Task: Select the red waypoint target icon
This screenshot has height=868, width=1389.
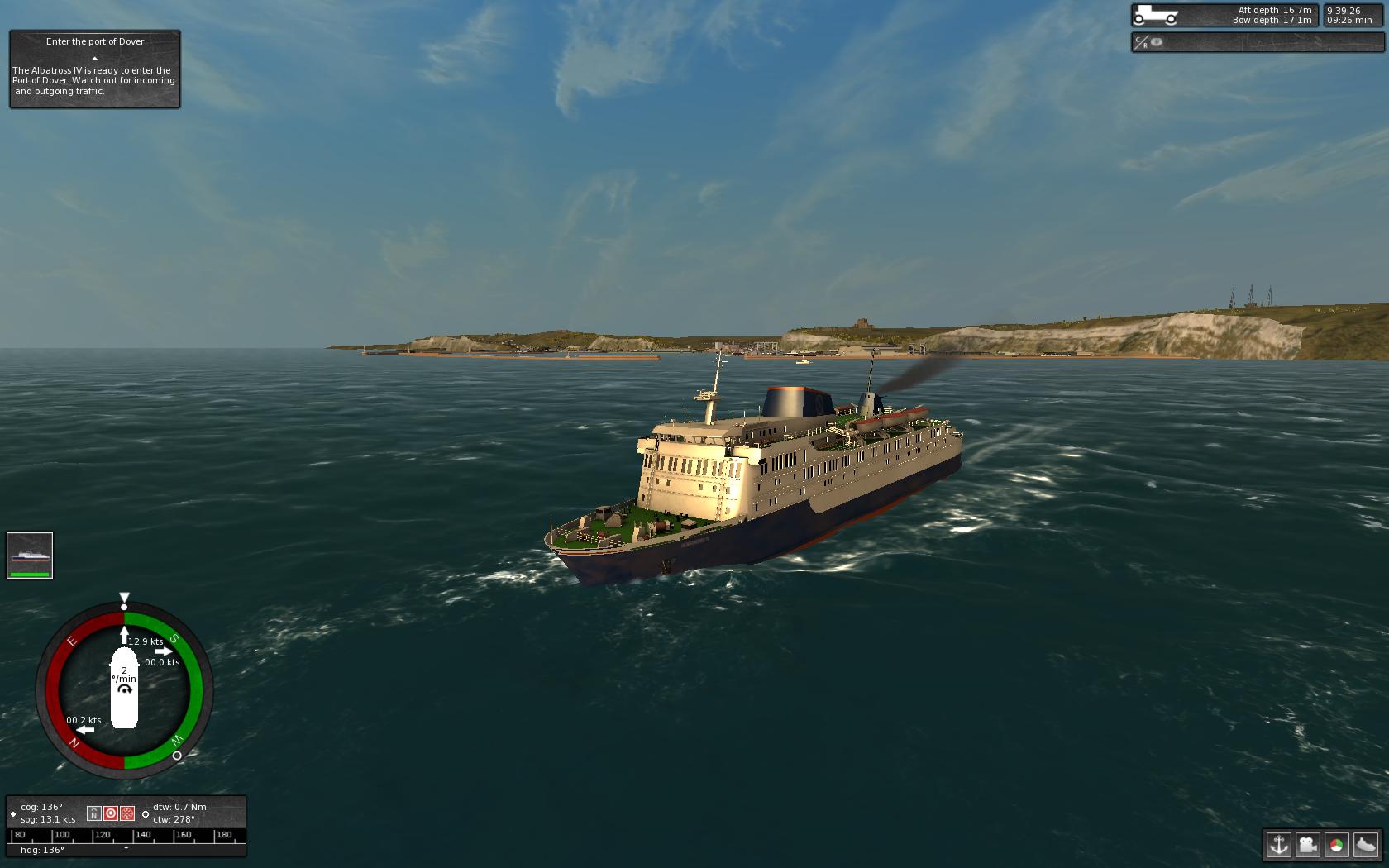Action: (x=112, y=813)
